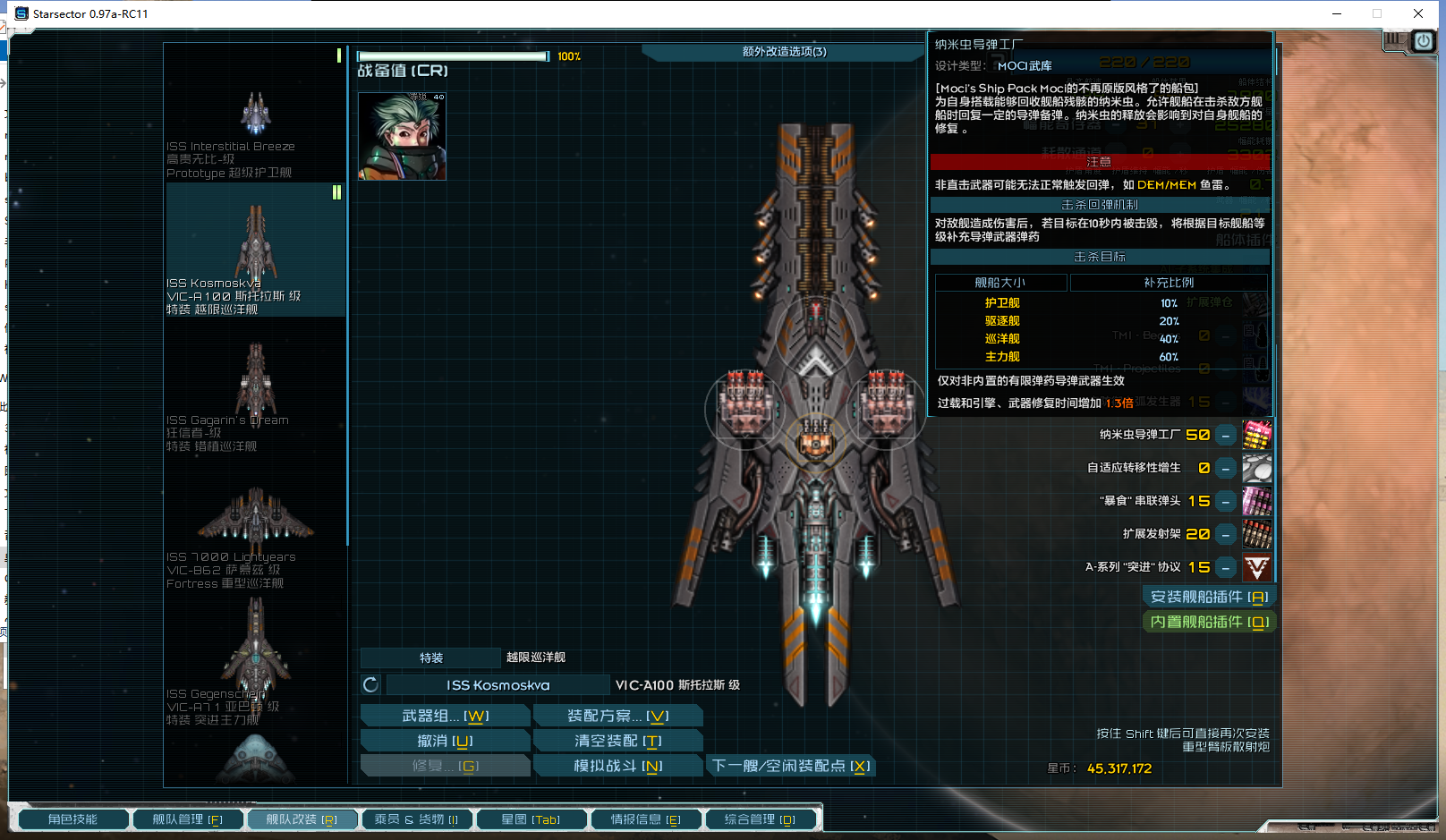Go to next ship 下一艘/空闲装配点
1446x840 pixels.
790,766
